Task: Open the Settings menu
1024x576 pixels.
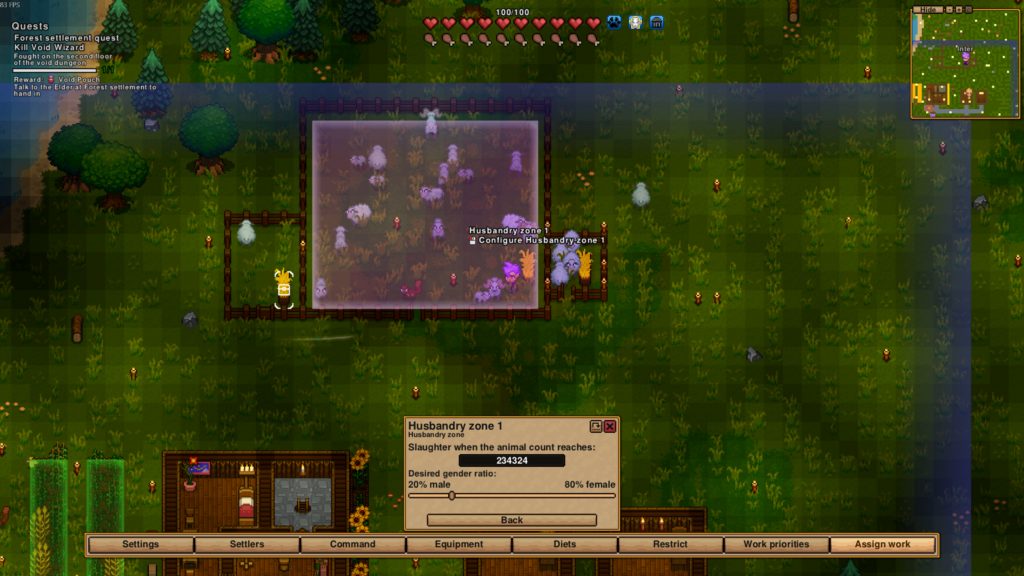Action: (x=140, y=545)
